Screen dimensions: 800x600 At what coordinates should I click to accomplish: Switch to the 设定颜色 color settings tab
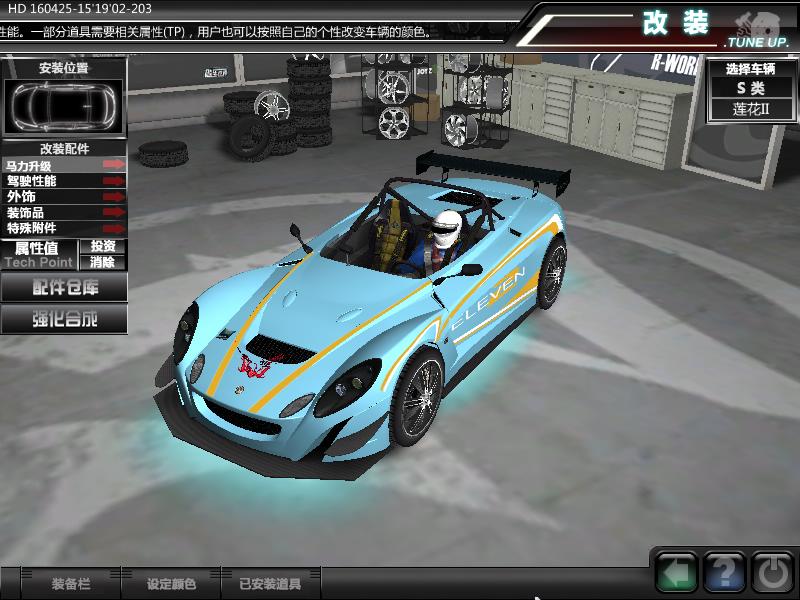click(x=171, y=584)
